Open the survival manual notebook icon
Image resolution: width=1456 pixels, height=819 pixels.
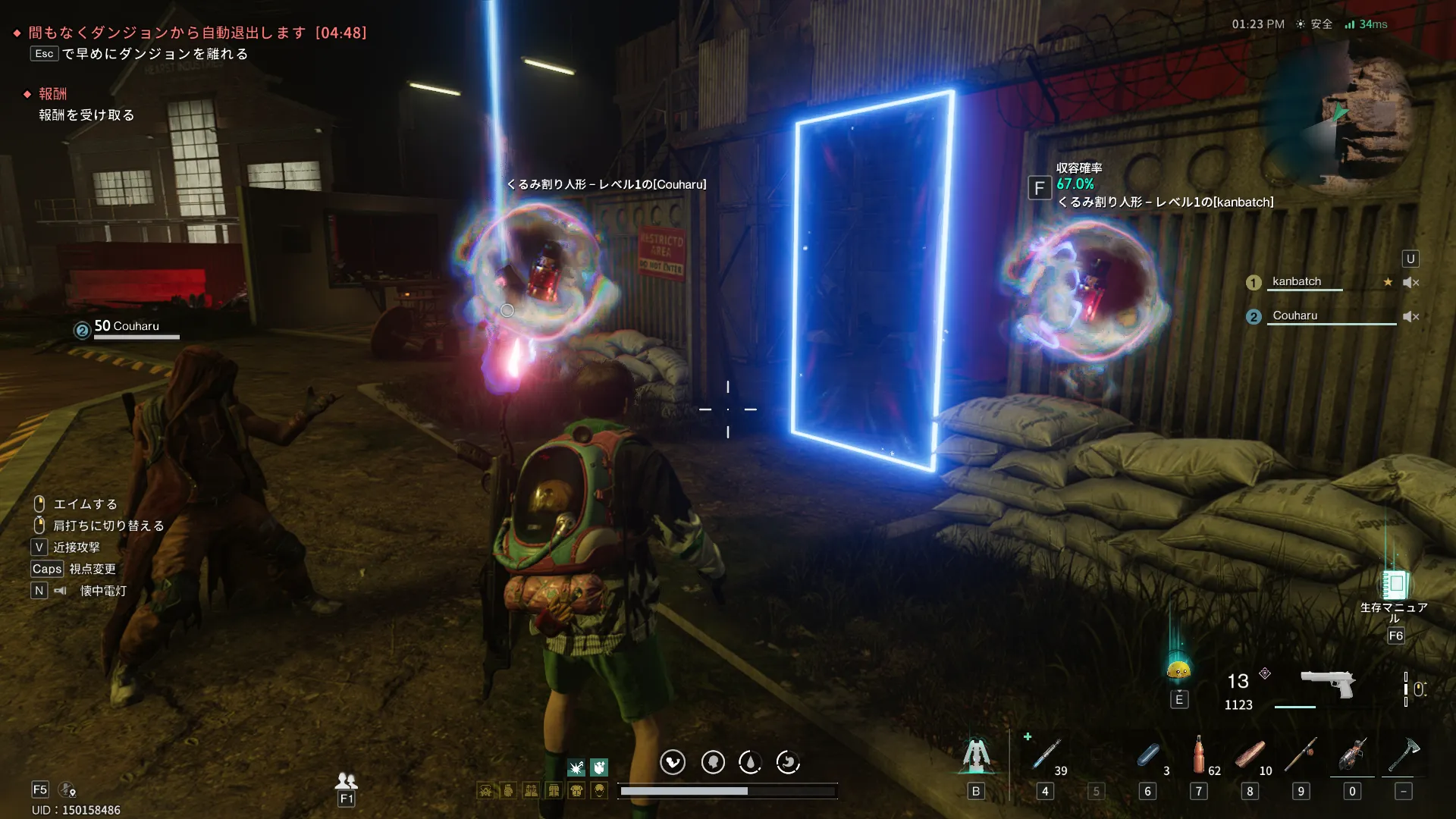pyautogui.click(x=1395, y=585)
